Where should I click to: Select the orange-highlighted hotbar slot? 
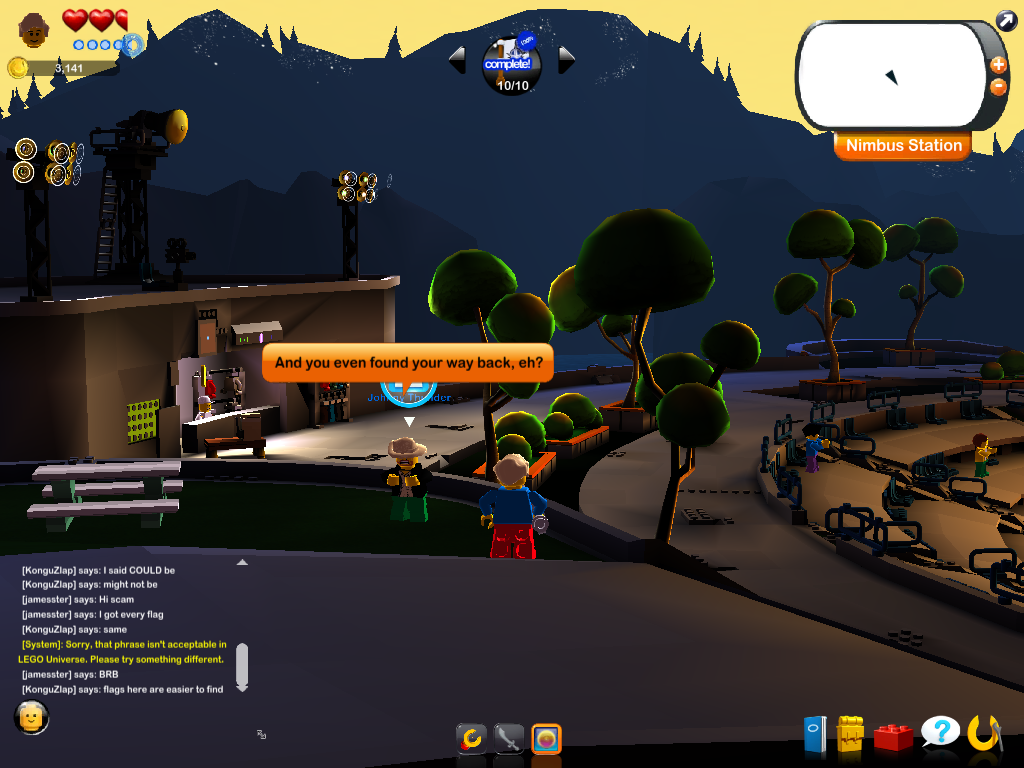click(x=546, y=739)
